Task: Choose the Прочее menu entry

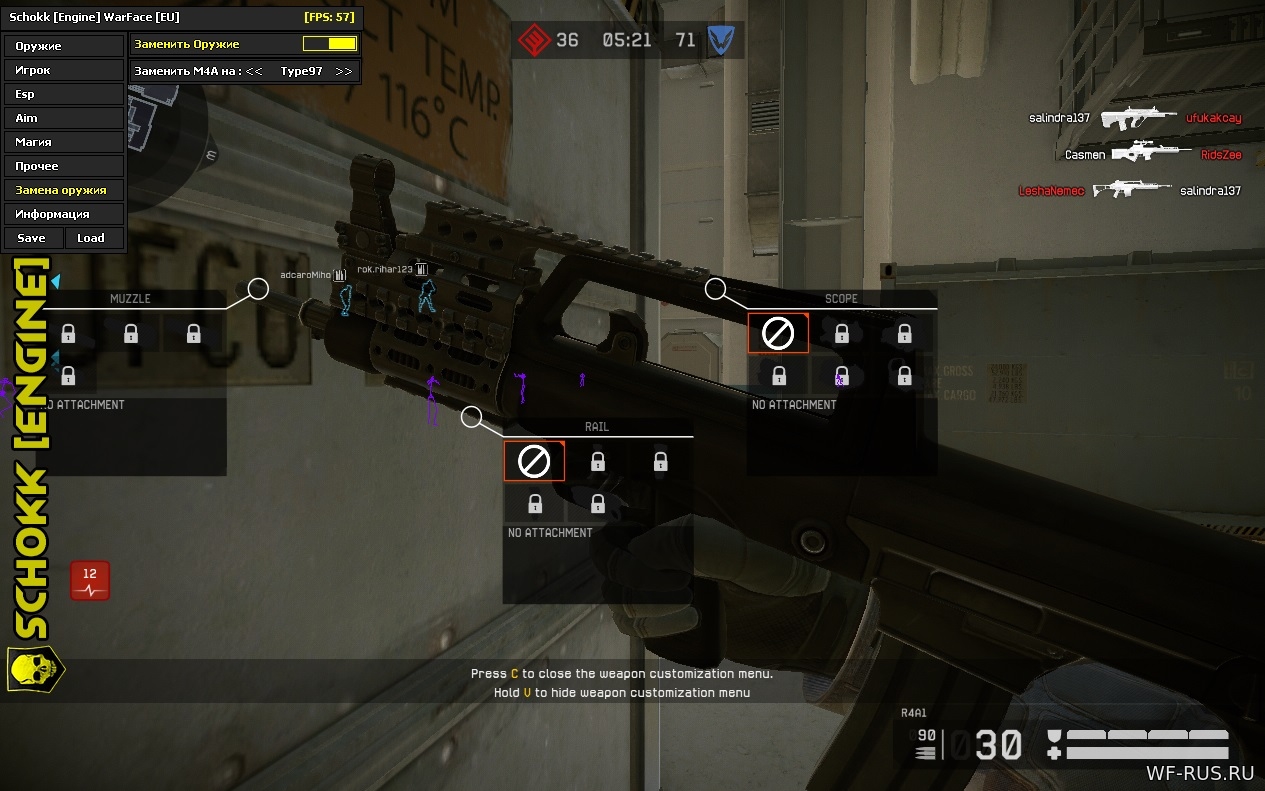Action: (x=64, y=166)
